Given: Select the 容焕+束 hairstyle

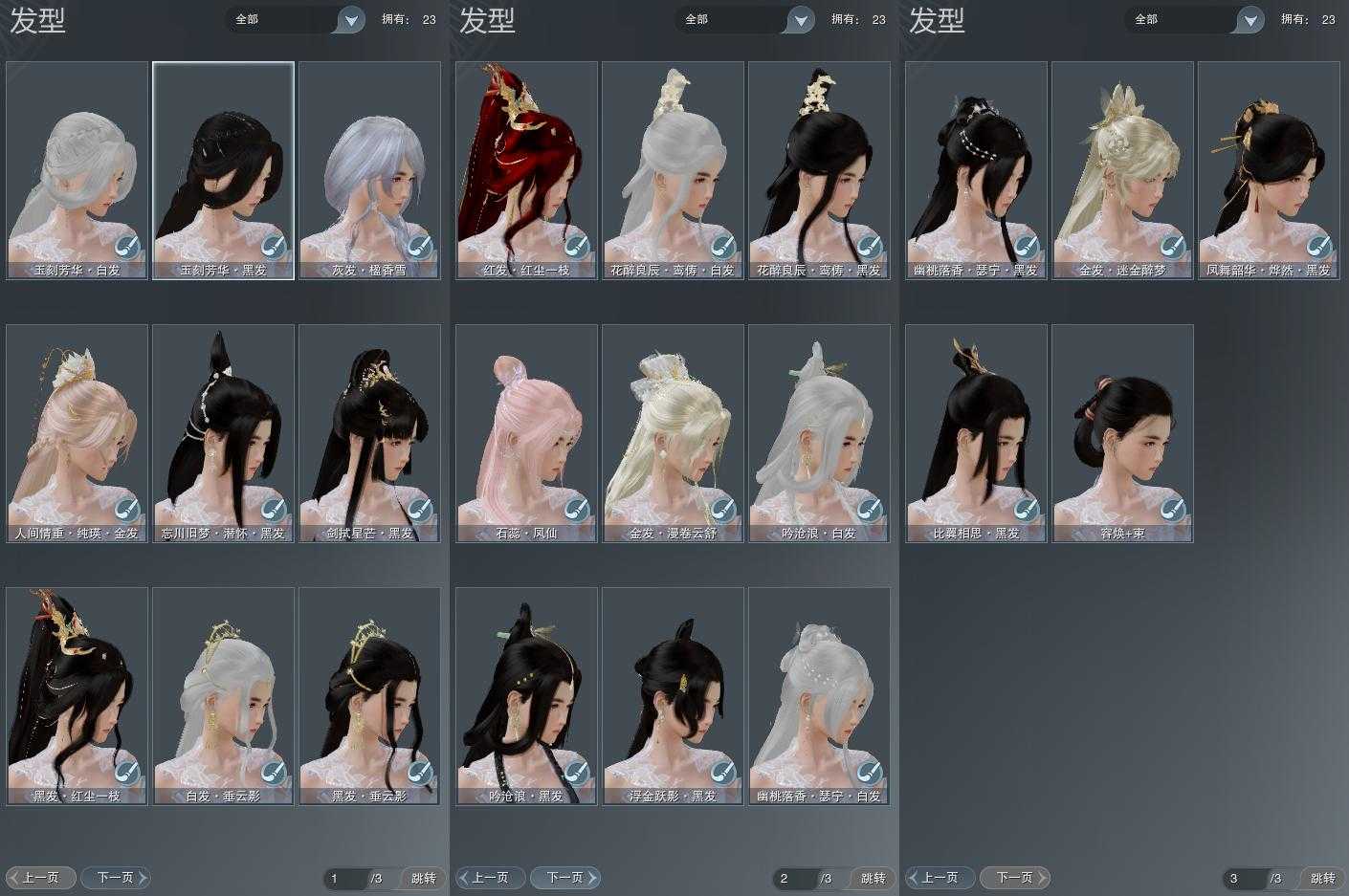Looking at the screenshot, I should tap(1122, 433).
